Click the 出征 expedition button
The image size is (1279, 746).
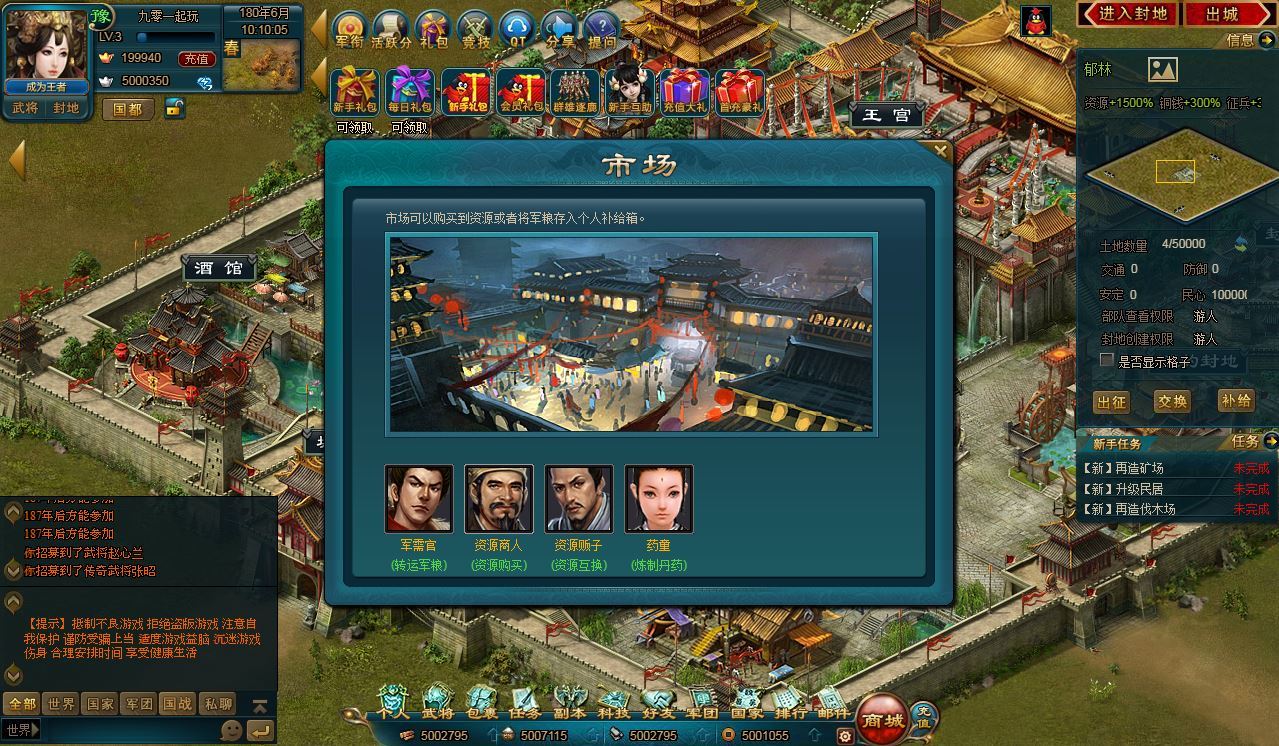(1111, 402)
